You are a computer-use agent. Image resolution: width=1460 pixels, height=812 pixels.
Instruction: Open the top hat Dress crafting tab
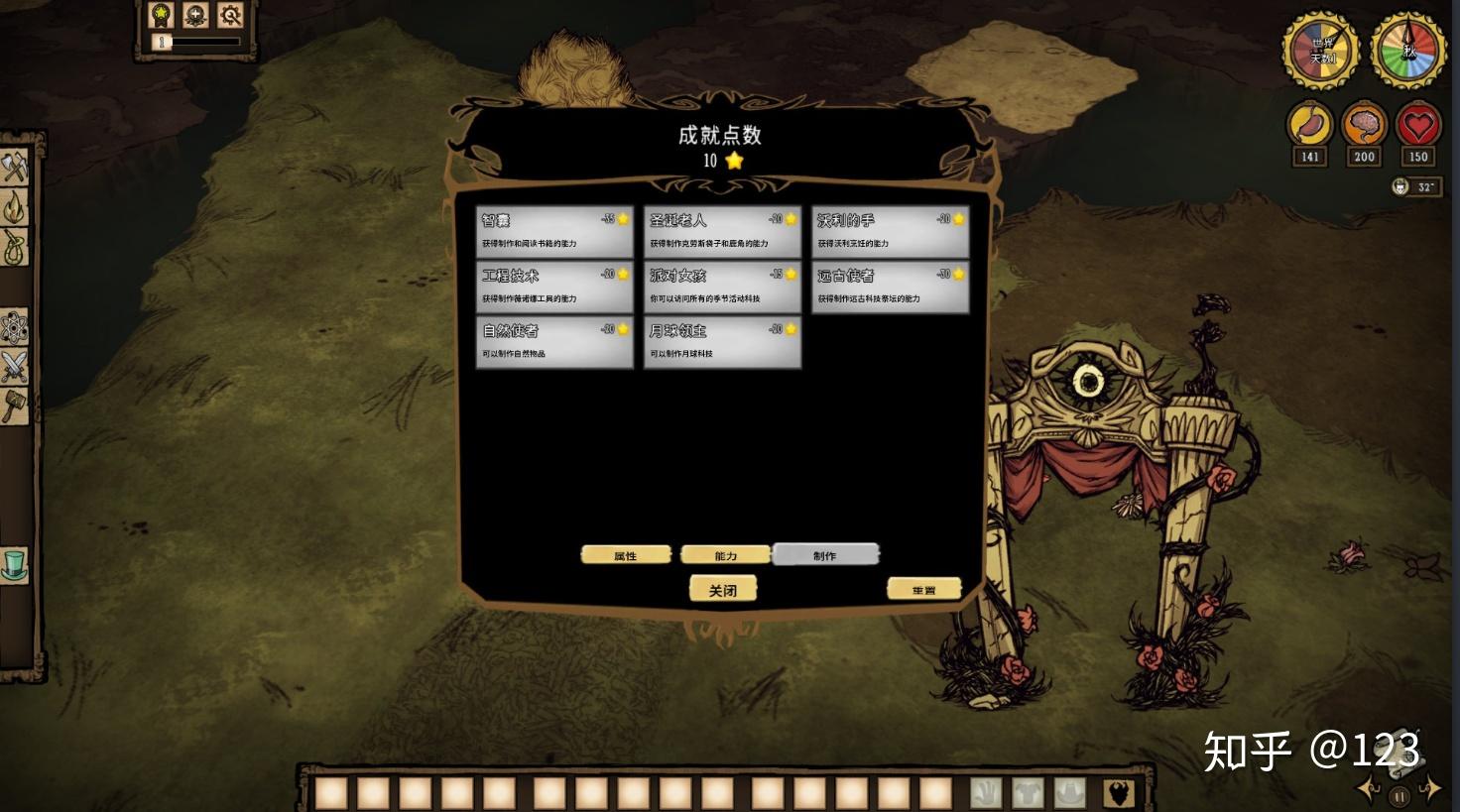[15, 564]
